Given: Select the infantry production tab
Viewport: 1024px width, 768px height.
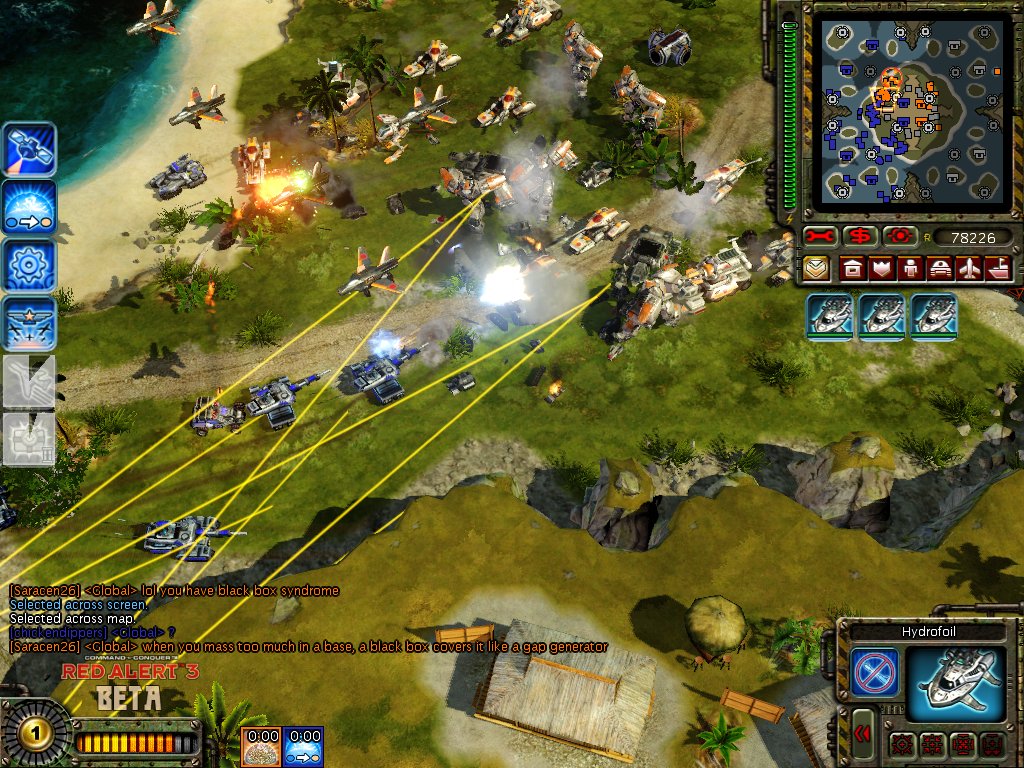Looking at the screenshot, I should click(911, 268).
